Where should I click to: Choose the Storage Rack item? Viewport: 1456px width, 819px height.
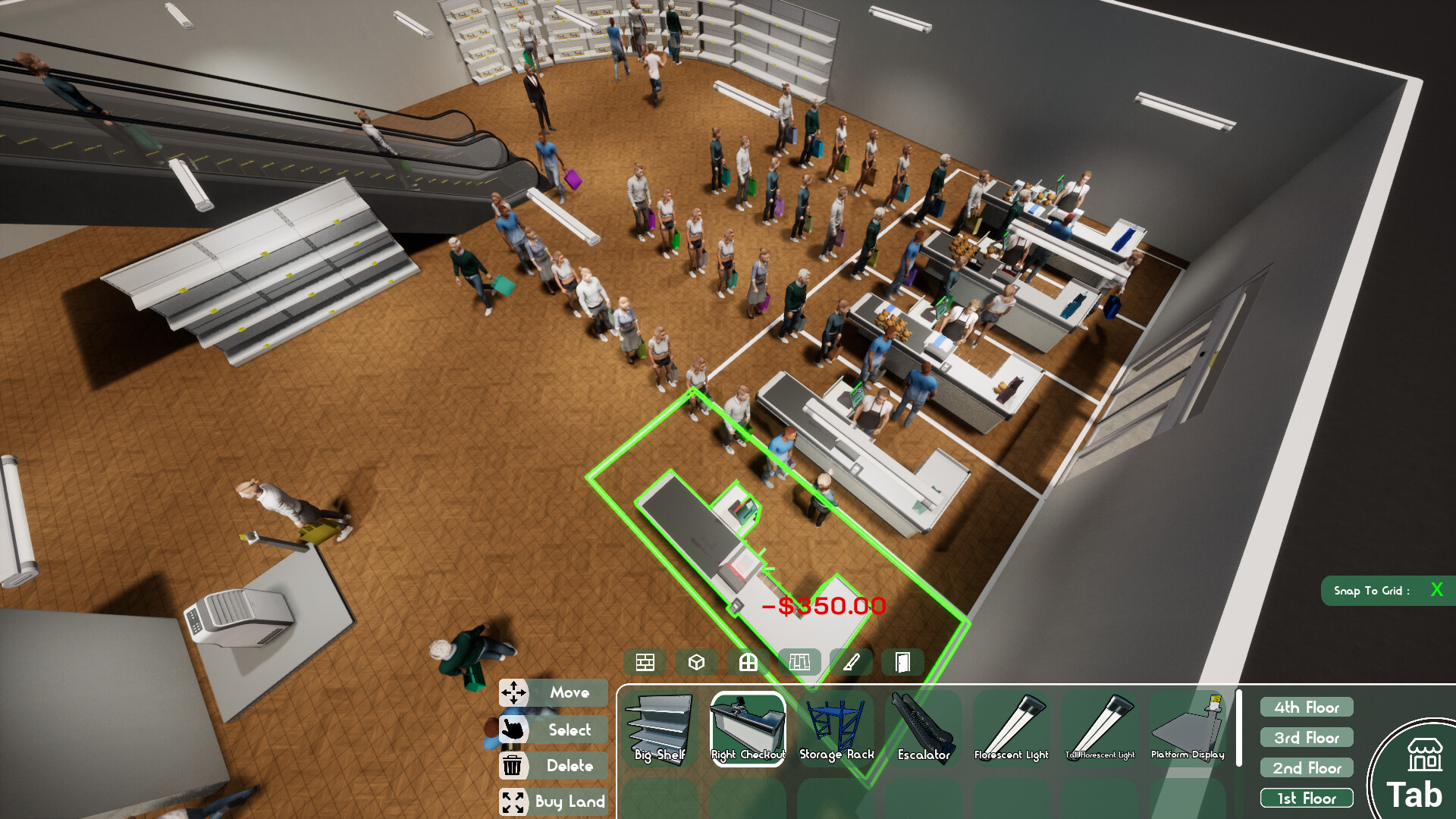[836, 729]
